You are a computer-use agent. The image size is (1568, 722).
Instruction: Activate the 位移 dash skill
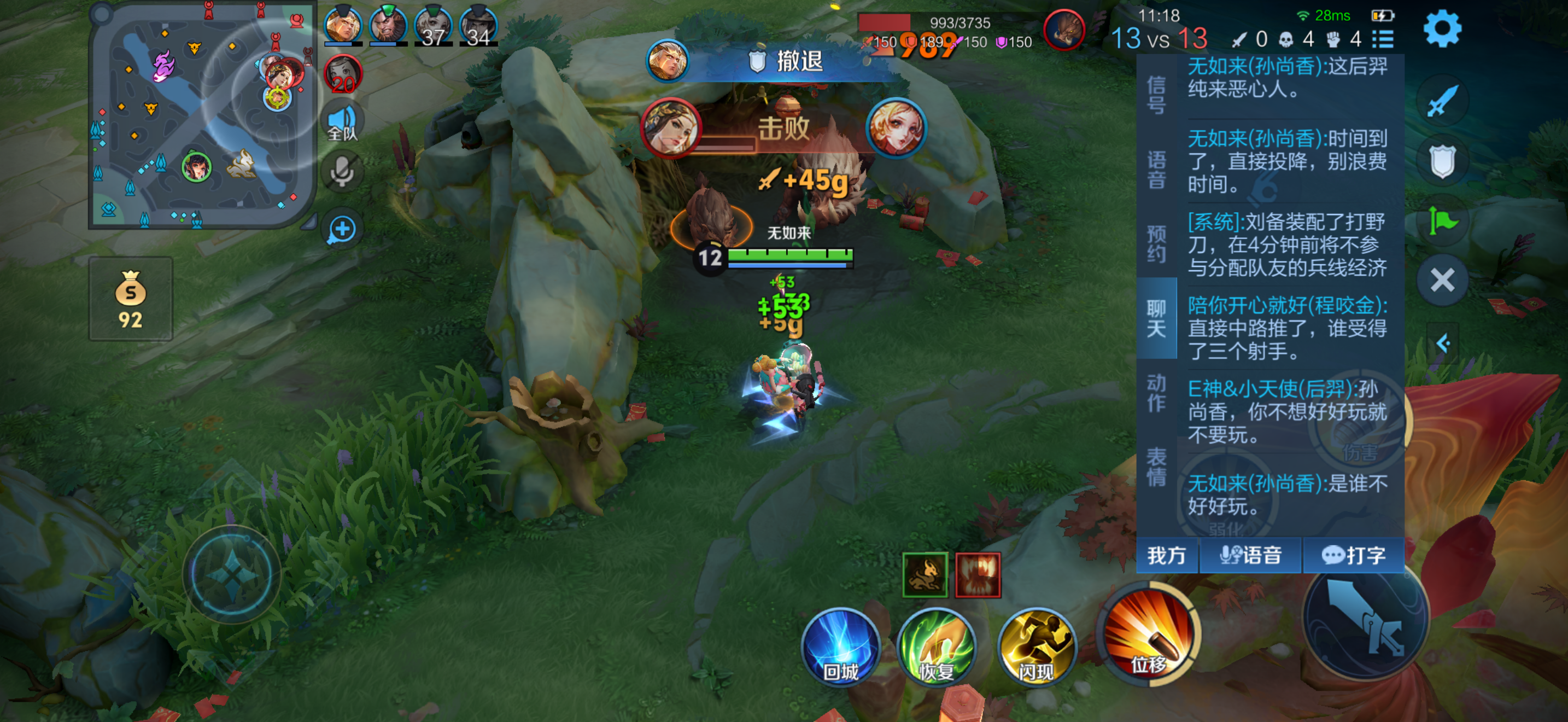[1149, 634]
